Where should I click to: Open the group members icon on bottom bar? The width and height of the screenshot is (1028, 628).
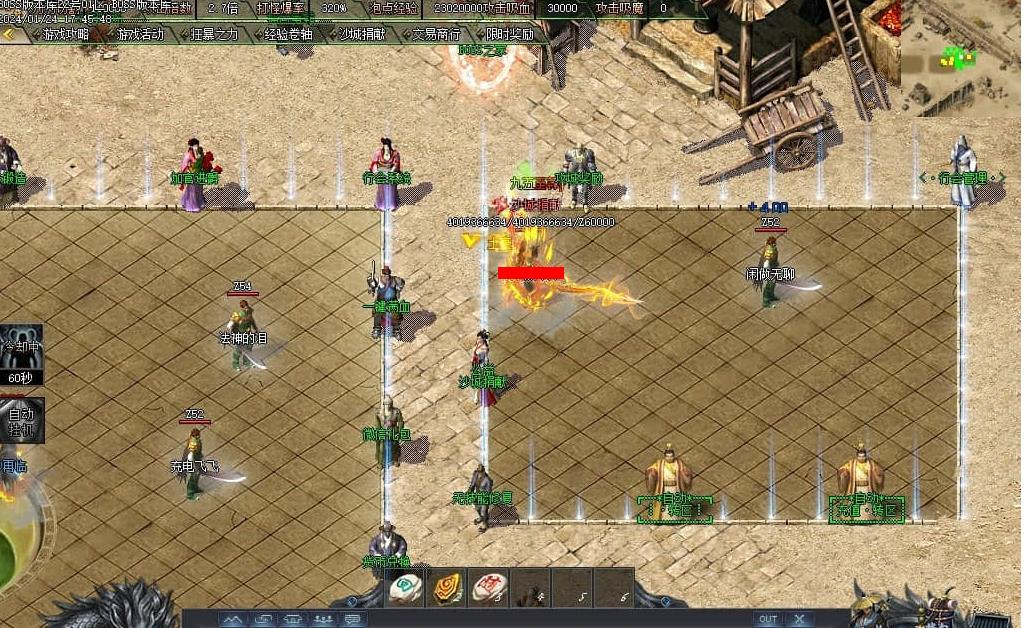click(323, 620)
